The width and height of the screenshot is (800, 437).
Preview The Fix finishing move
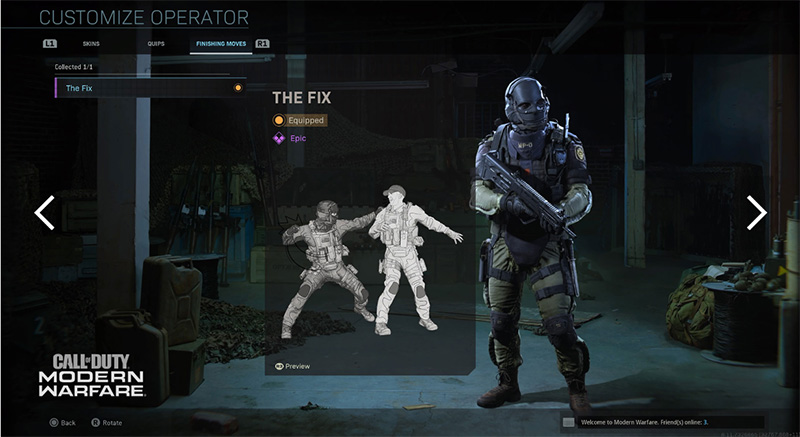292,367
